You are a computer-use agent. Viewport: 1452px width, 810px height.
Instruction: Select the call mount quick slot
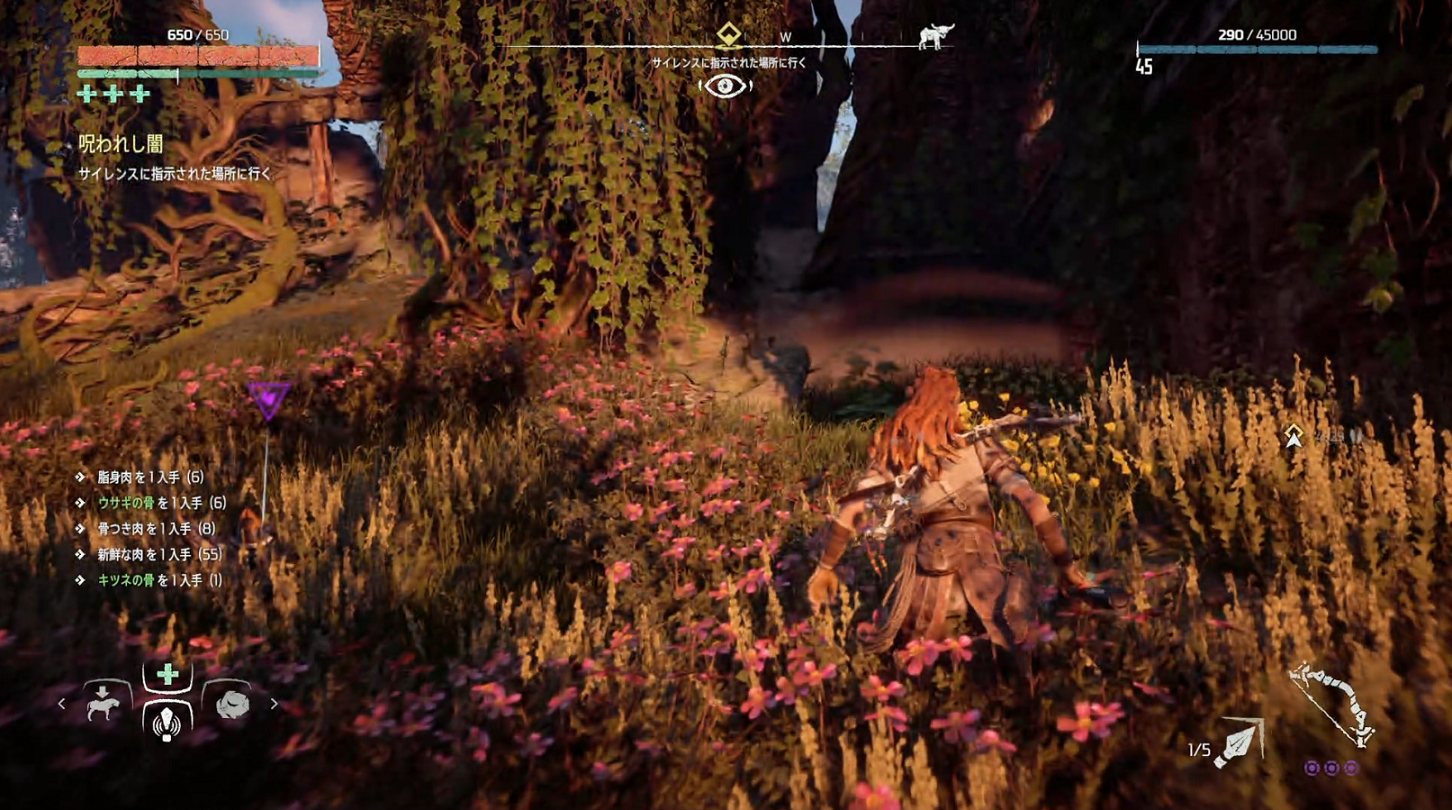click(x=103, y=703)
